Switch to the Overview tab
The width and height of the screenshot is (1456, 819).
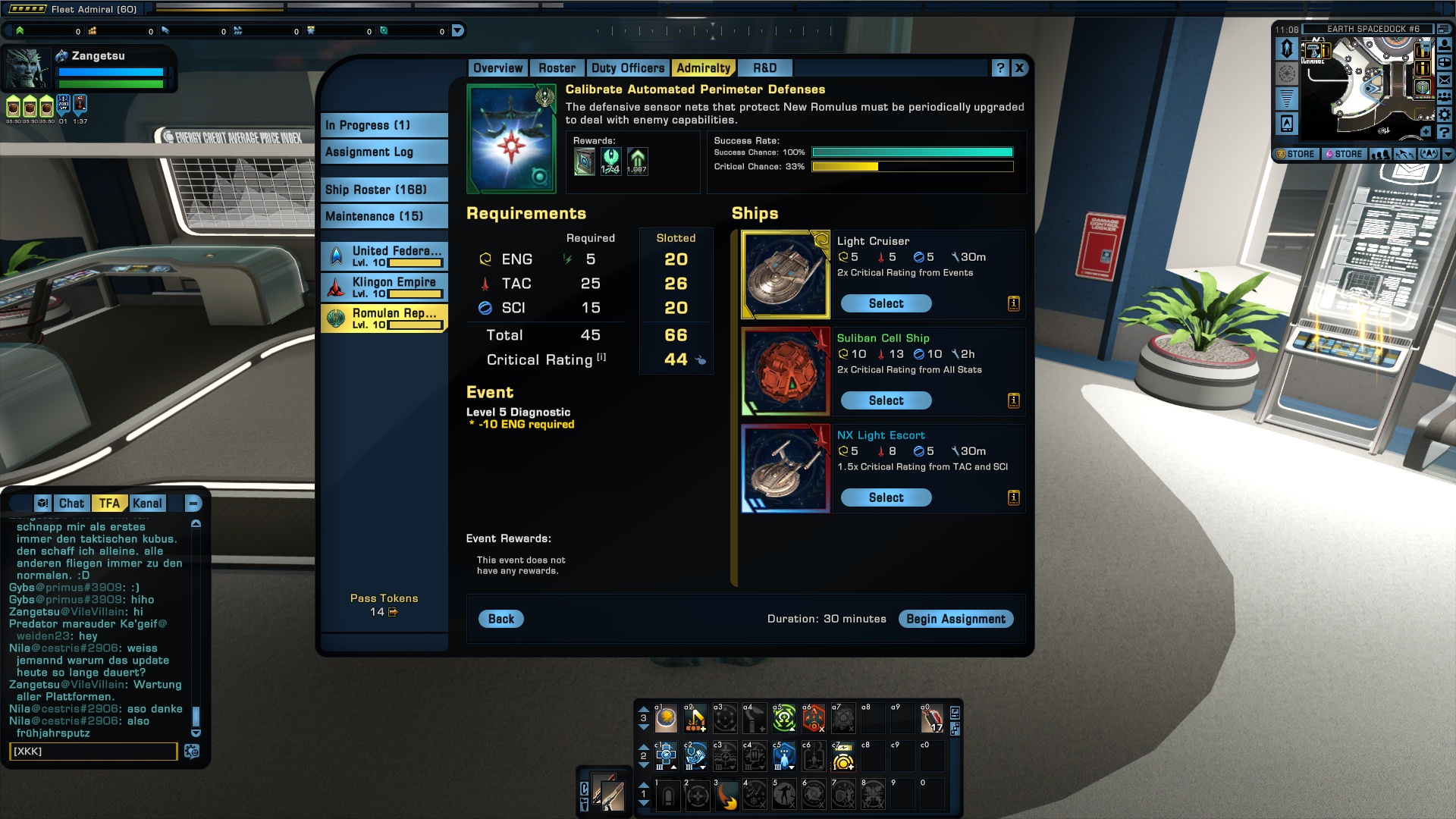click(497, 68)
